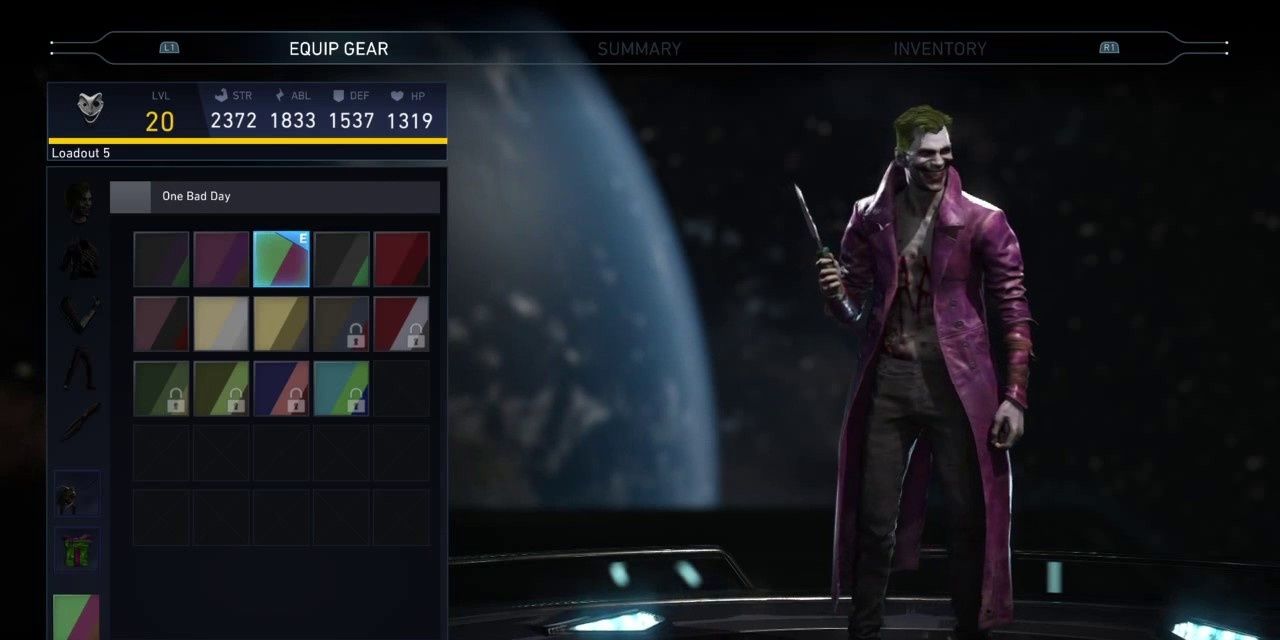The image size is (1280, 640).
Task: Click the locked cyan and green shader
Action: pyautogui.click(x=341, y=388)
